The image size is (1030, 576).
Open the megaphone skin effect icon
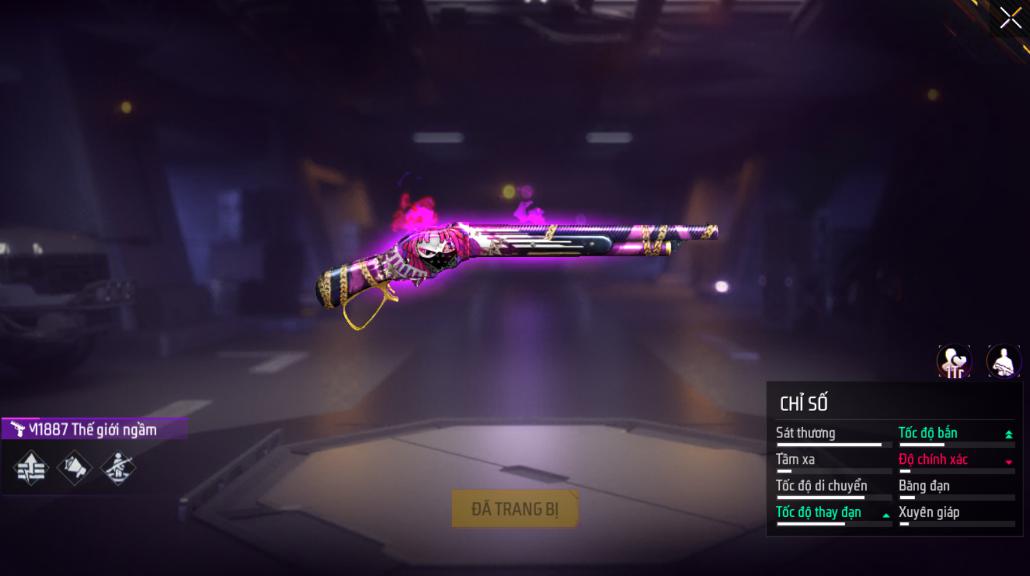[x=75, y=467]
